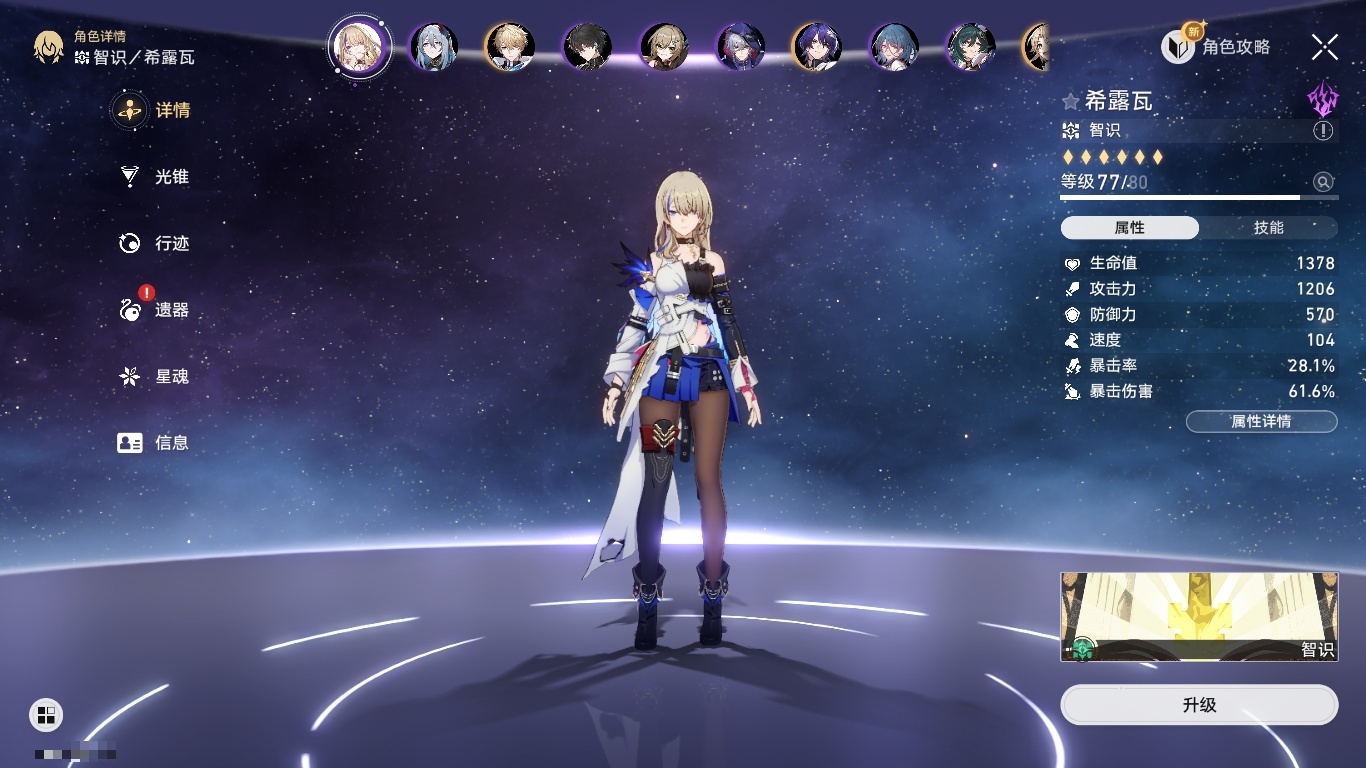Choose the blond-haired male character portrait
1366x768 pixels.
pos(510,46)
